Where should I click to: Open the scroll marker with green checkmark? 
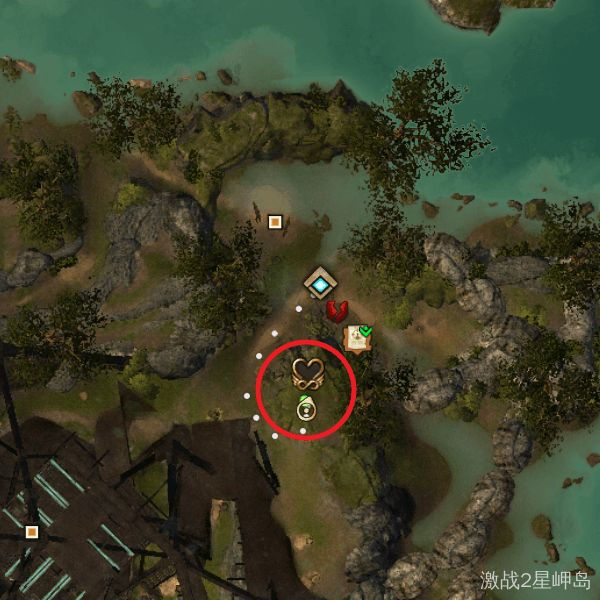[356, 338]
